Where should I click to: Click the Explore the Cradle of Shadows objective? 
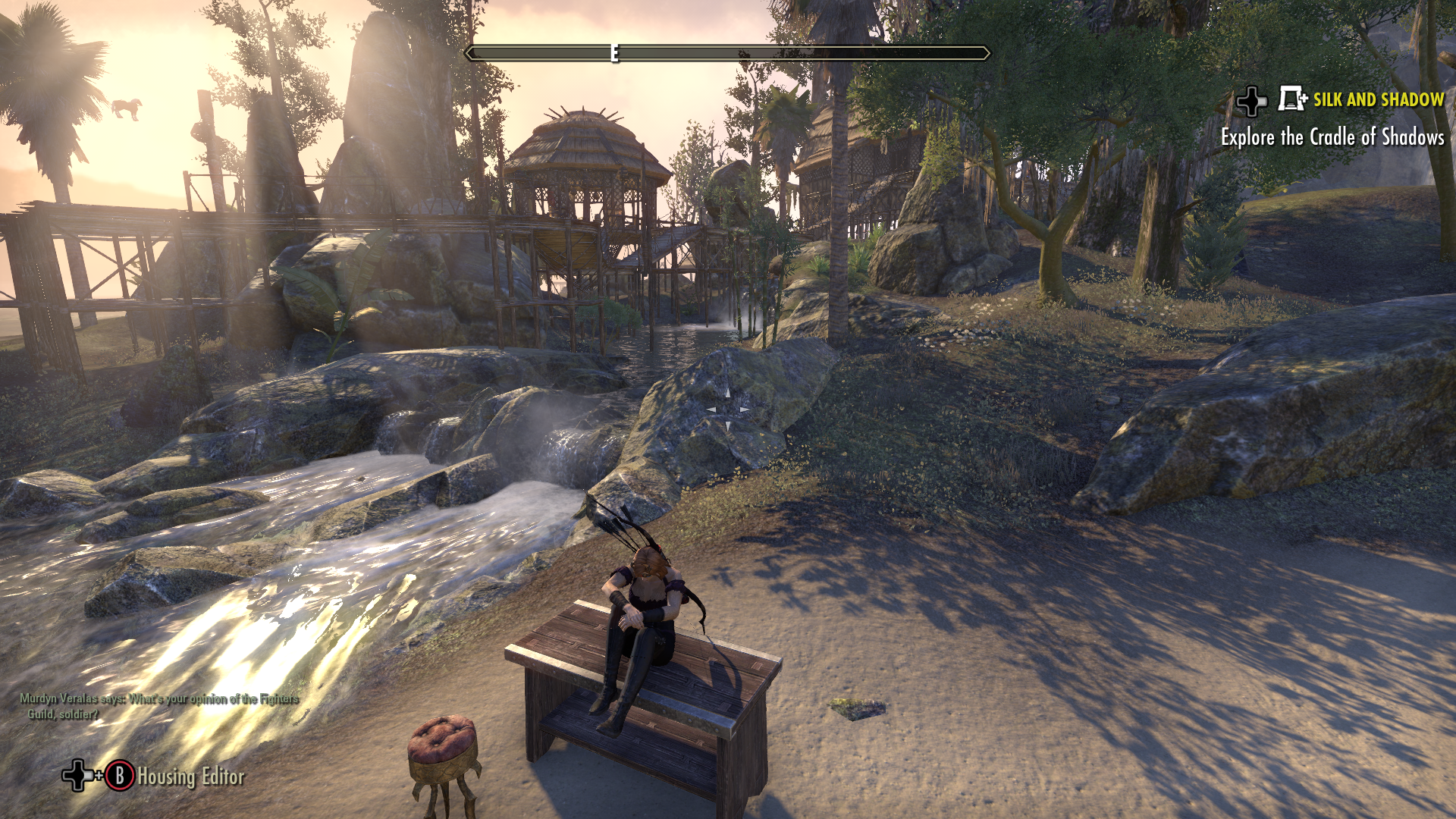tap(1332, 137)
